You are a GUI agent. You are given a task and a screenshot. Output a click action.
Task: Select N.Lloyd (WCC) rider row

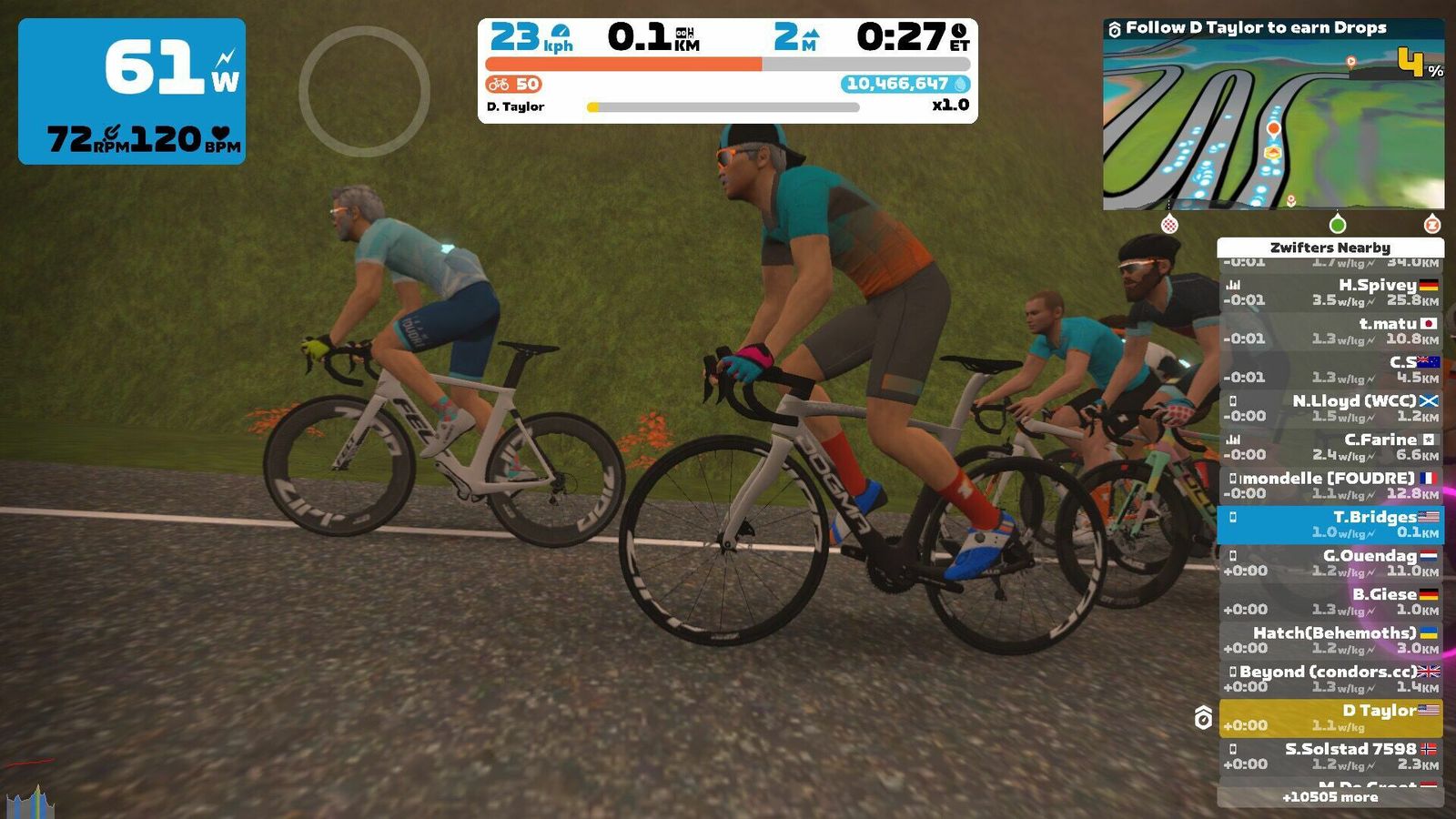[x=1330, y=409]
